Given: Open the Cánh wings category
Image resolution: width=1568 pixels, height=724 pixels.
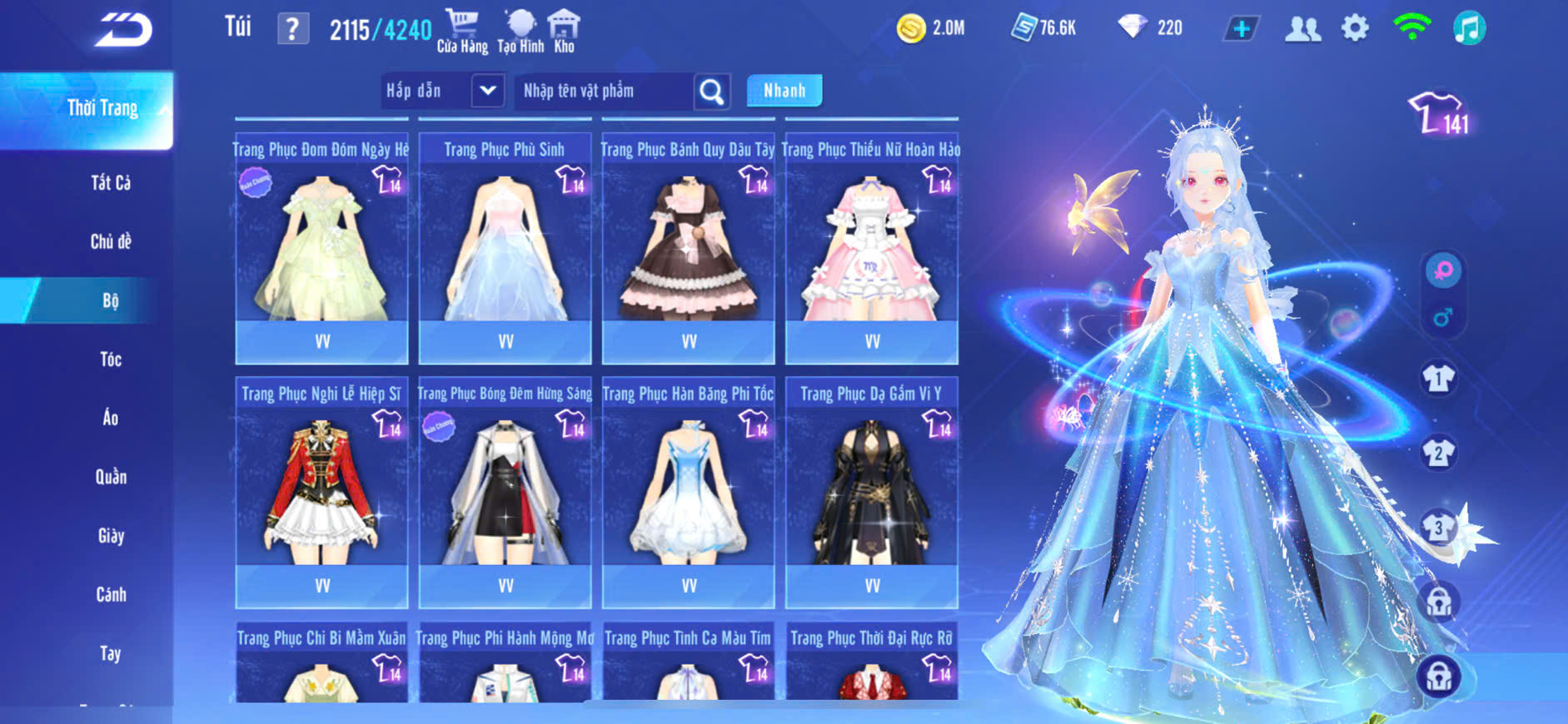Looking at the screenshot, I should pyautogui.click(x=111, y=595).
